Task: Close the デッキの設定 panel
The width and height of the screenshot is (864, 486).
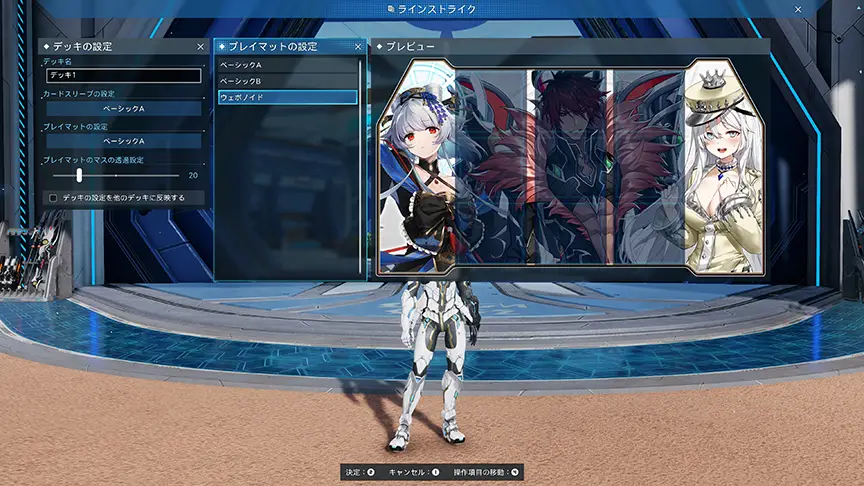Action: [x=200, y=47]
